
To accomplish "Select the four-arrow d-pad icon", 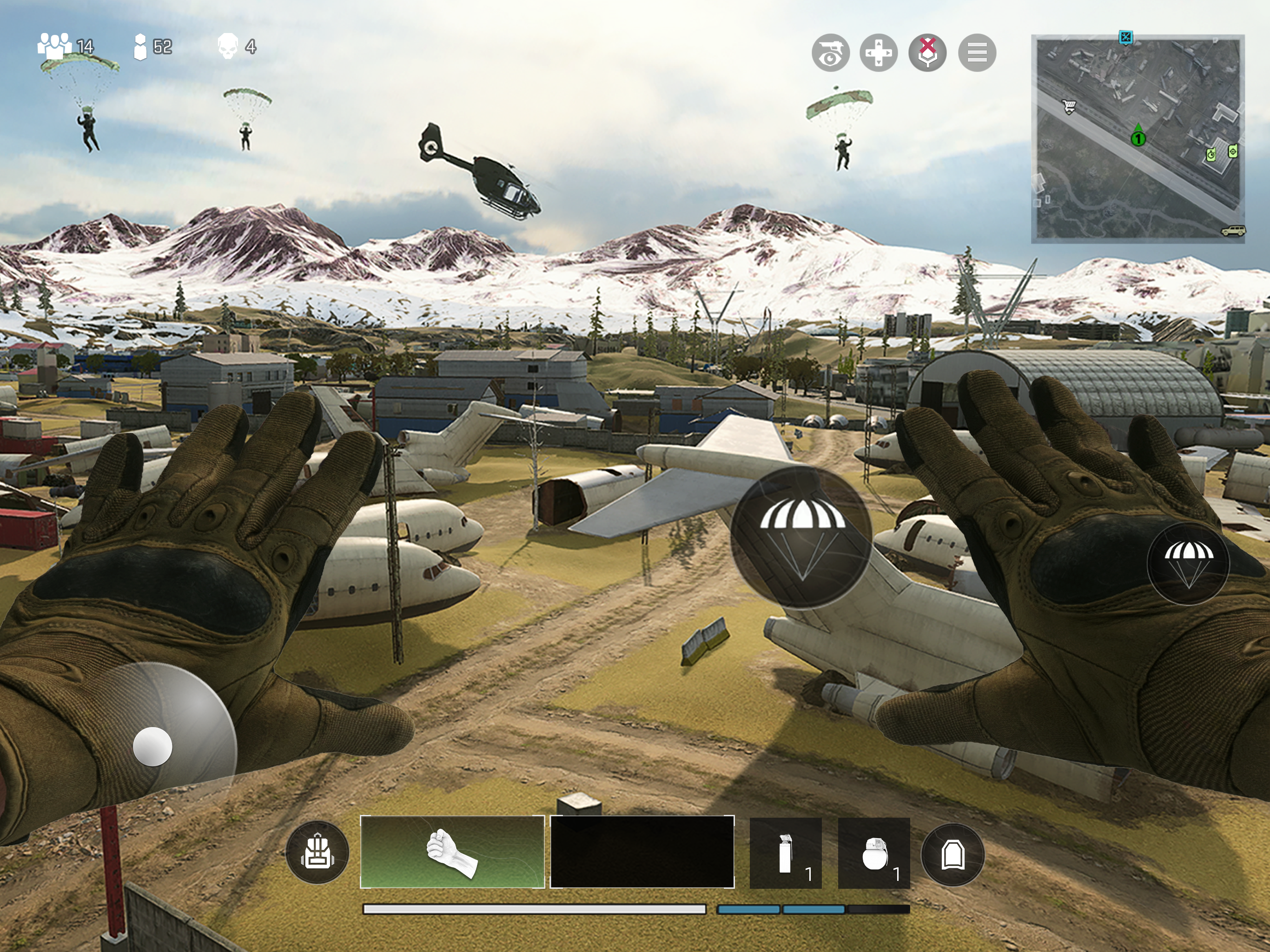I will tap(879, 53).
